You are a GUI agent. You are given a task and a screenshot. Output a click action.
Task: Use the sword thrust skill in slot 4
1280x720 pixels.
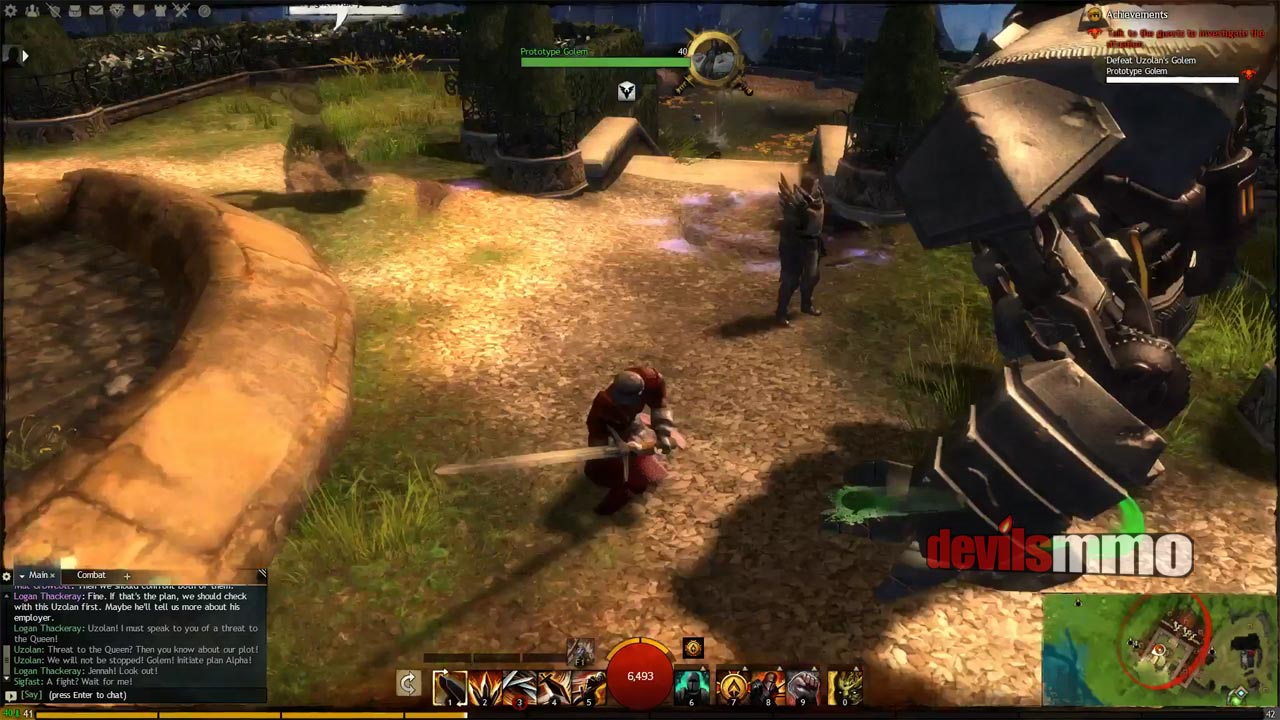tap(555, 687)
